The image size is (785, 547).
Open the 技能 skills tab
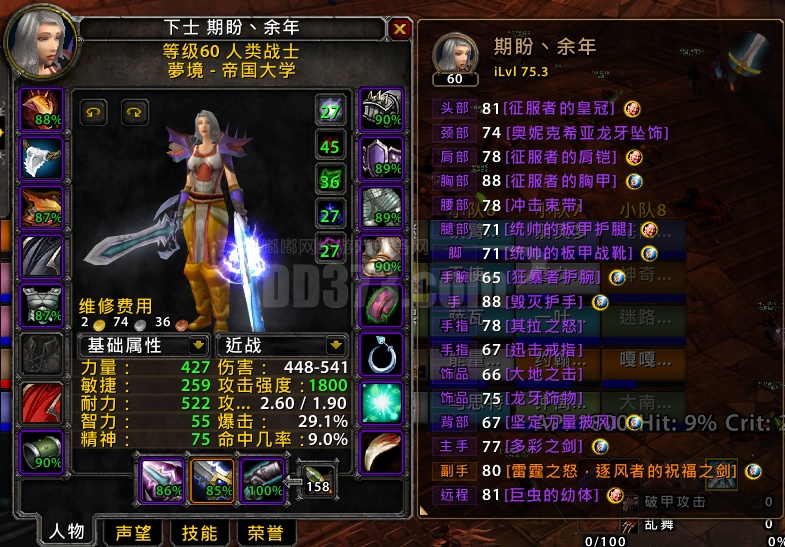pos(199,532)
